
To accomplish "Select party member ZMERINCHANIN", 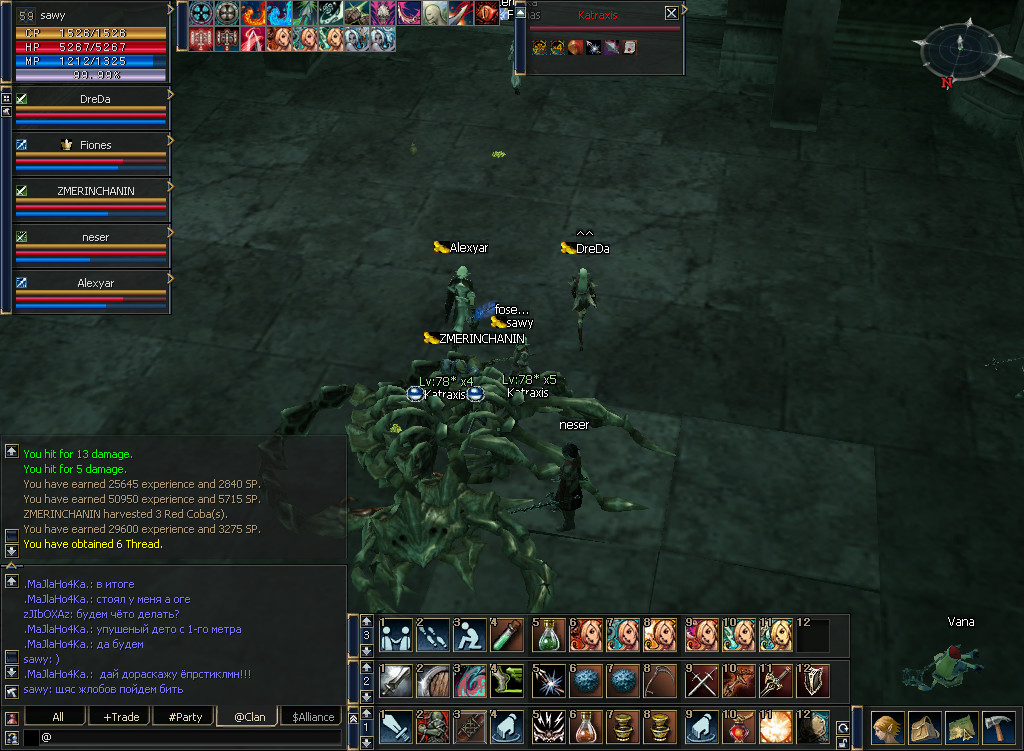I will [x=96, y=190].
